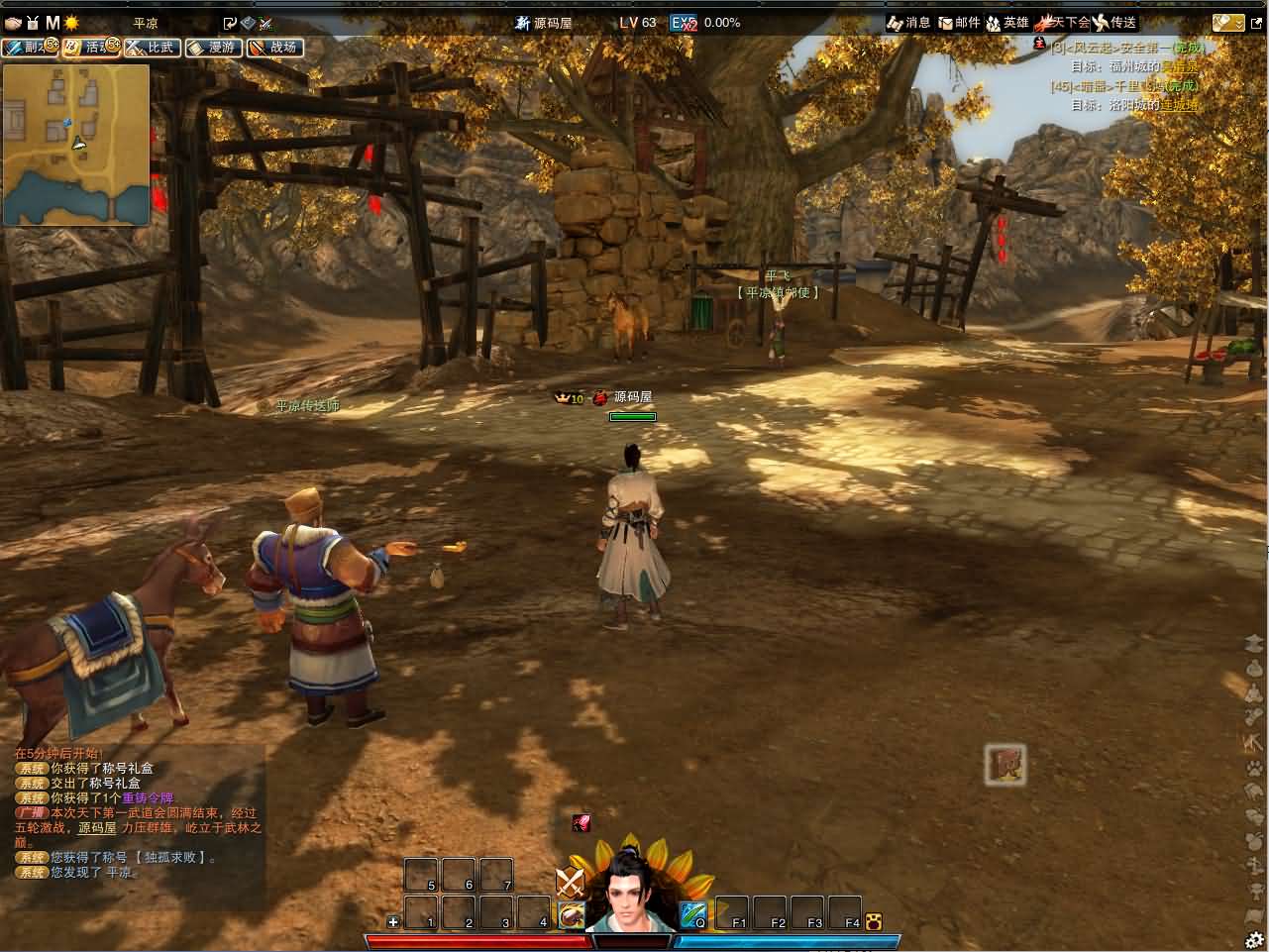
Task: Open the 天下会 panel
Action: click(x=1062, y=22)
